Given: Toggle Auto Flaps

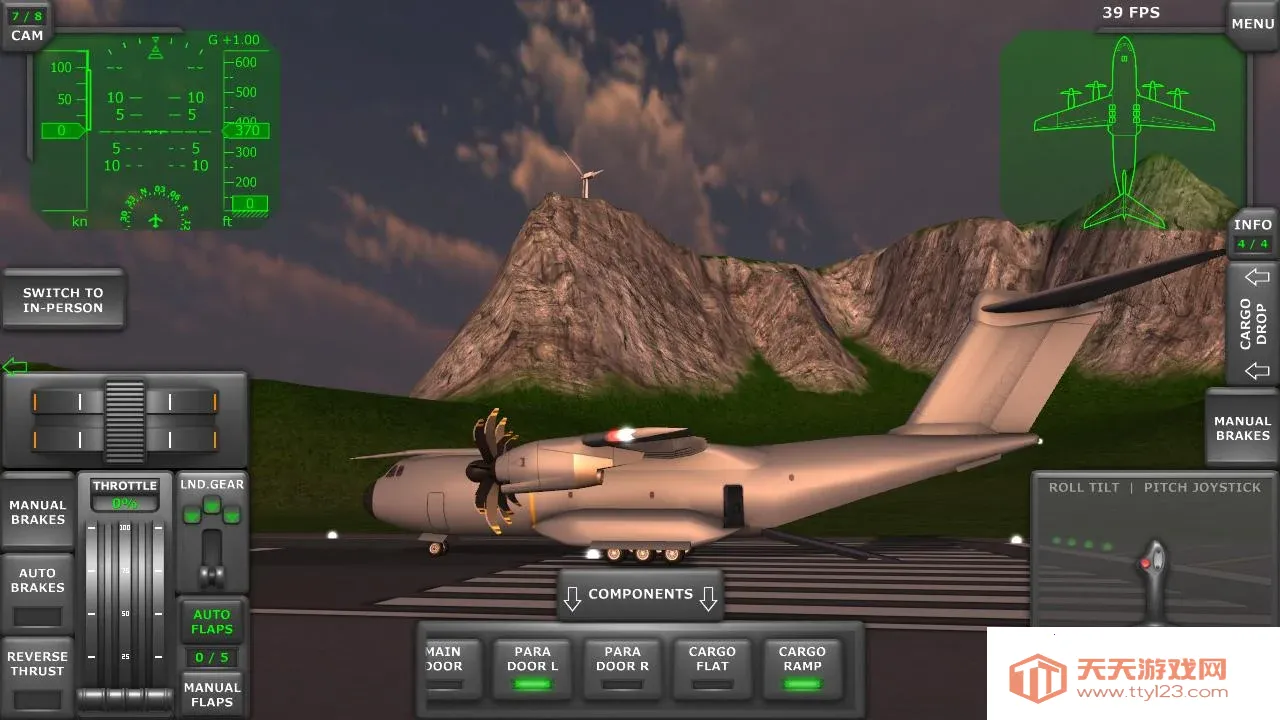Looking at the screenshot, I should pyautogui.click(x=212, y=621).
